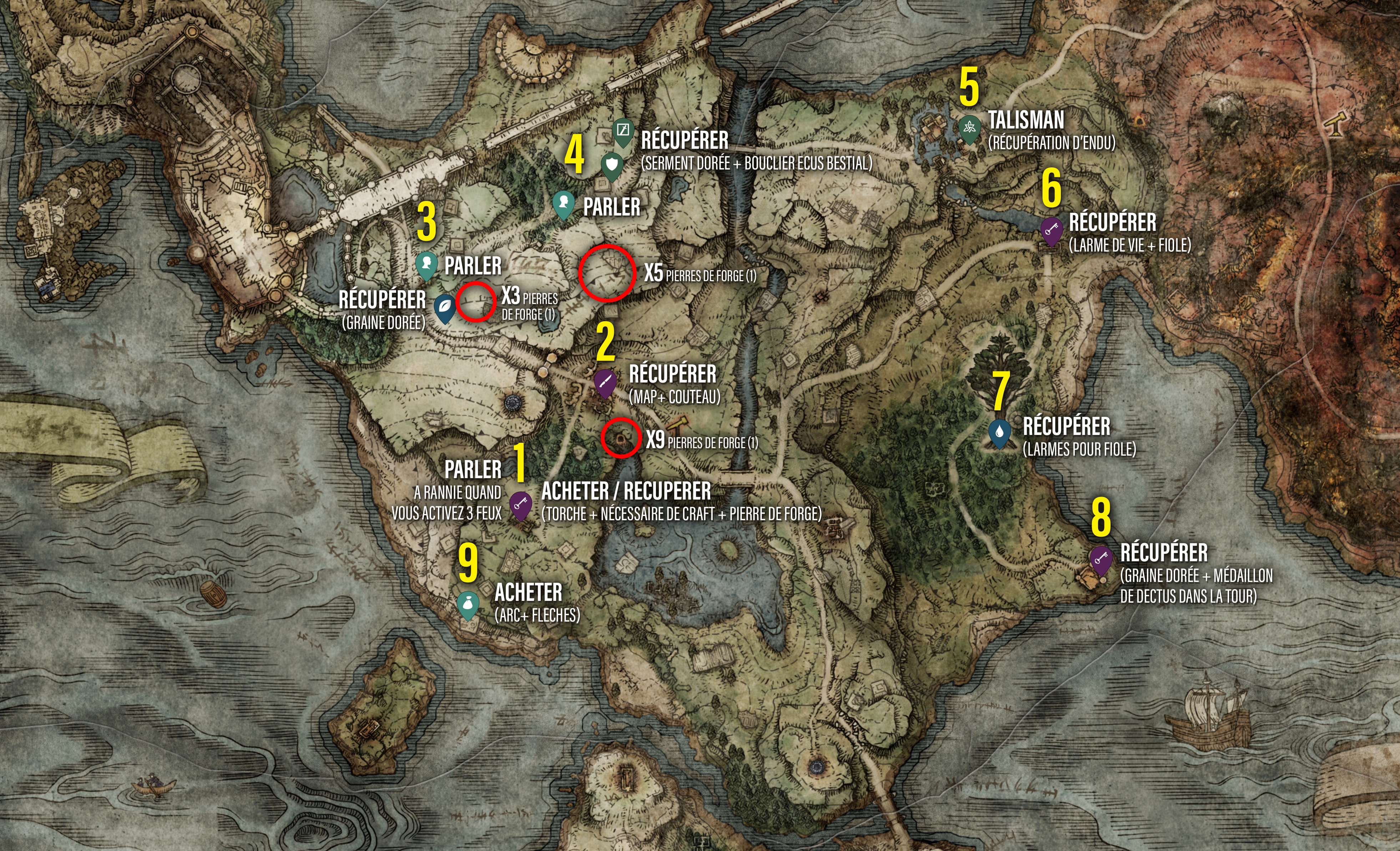Select the green shield pin near number 4
This screenshot has height=851, width=1400.
point(611,165)
